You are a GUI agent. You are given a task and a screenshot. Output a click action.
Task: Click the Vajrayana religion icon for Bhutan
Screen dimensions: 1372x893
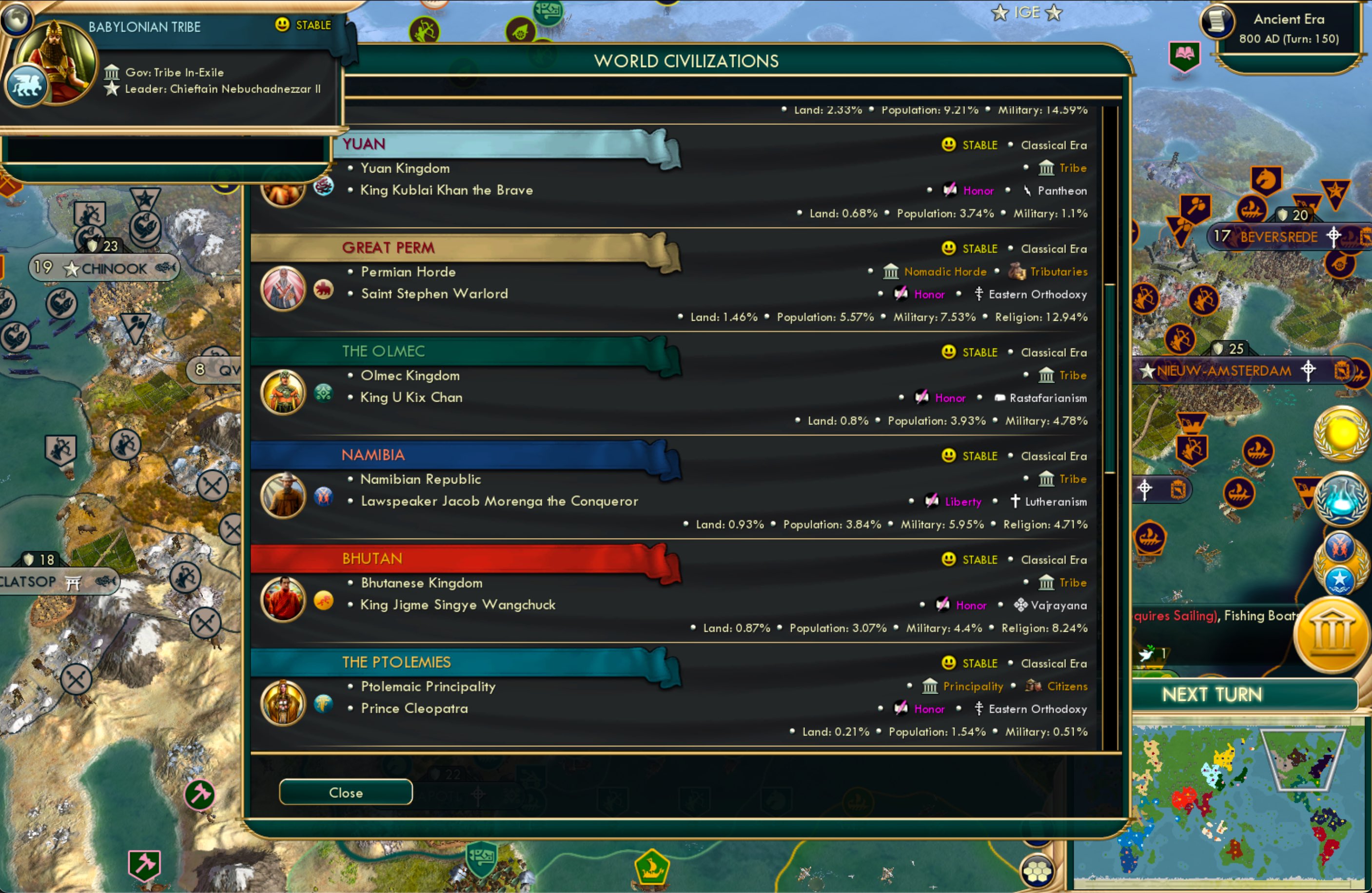(1020, 605)
